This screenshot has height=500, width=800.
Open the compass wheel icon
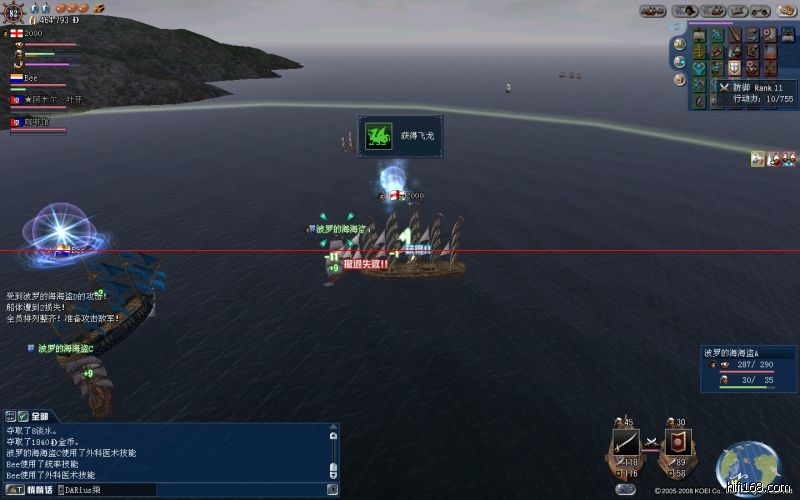(x=14, y=12)
